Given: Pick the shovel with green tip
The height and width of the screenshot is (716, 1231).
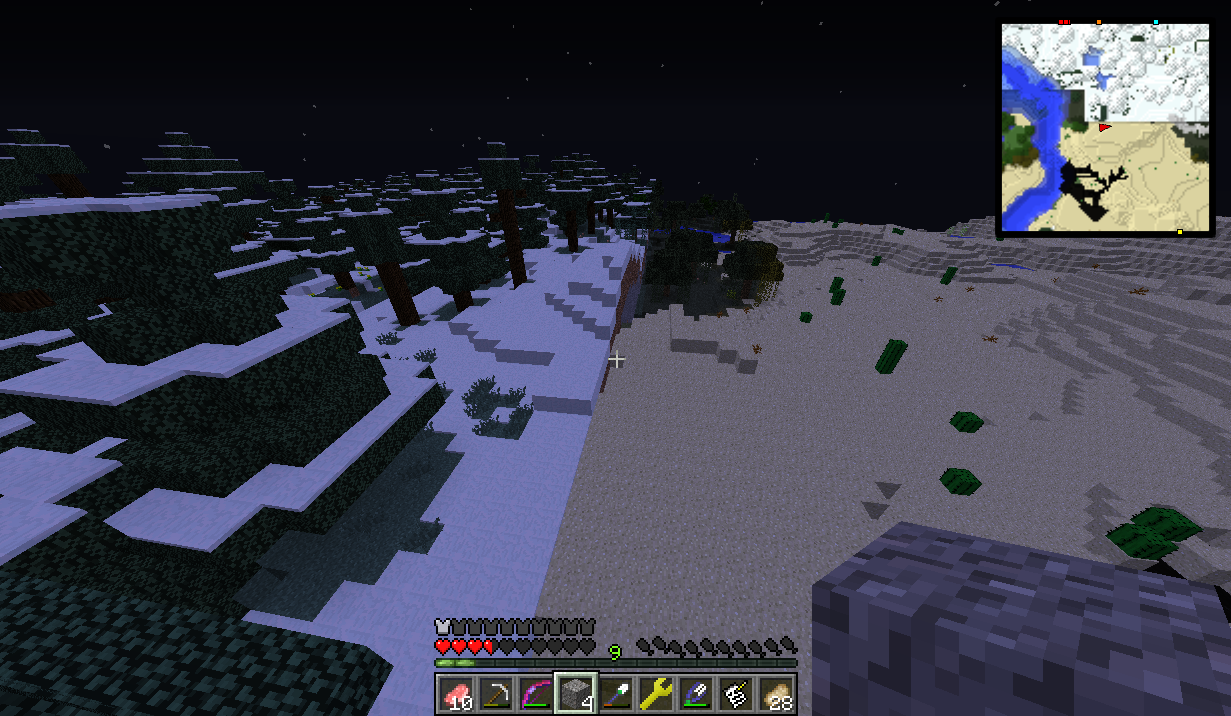Looking at the screenshot, I should (x=616, y=694).
